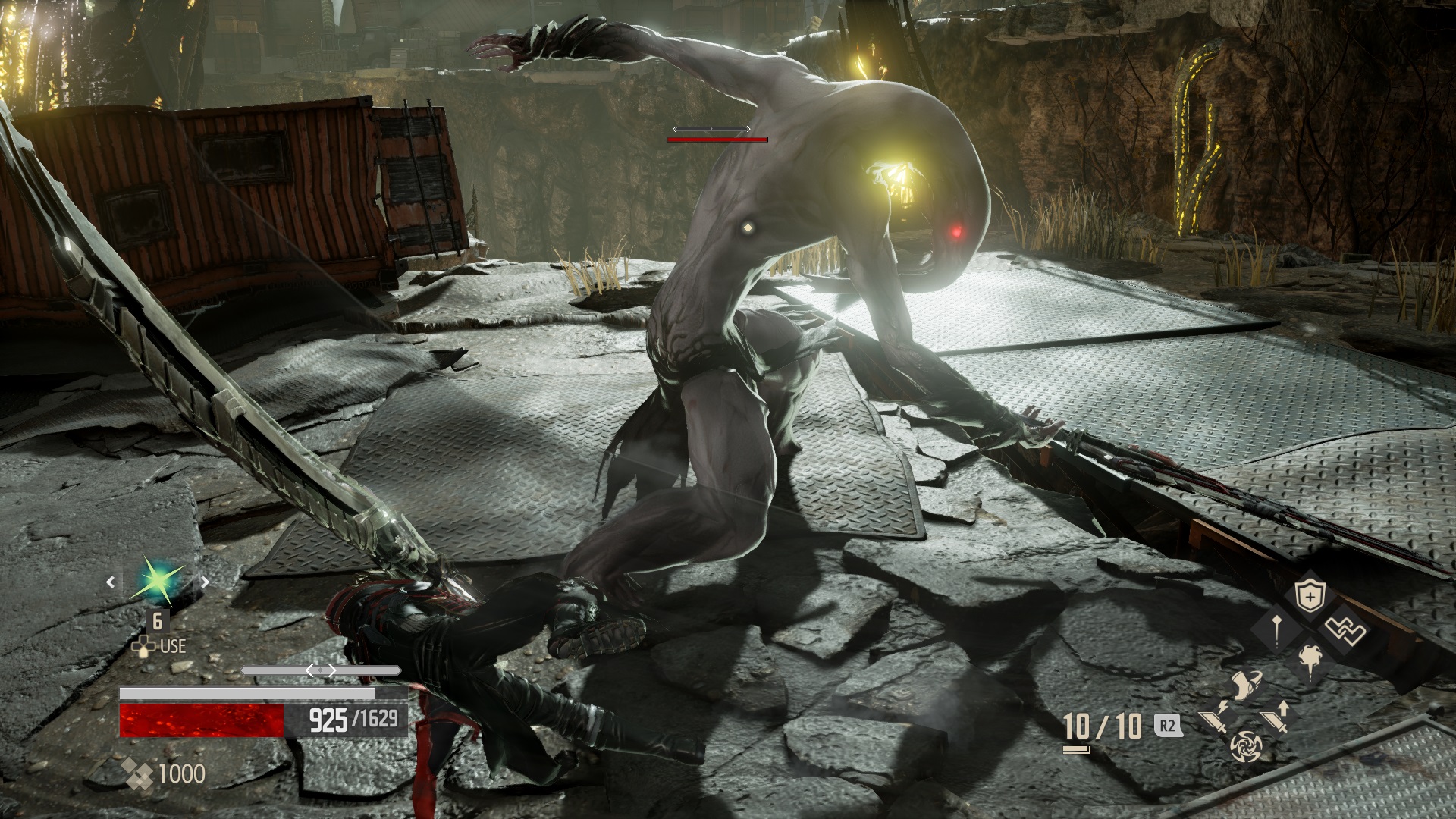Click the right chevron to cycle items

point(204,582)
